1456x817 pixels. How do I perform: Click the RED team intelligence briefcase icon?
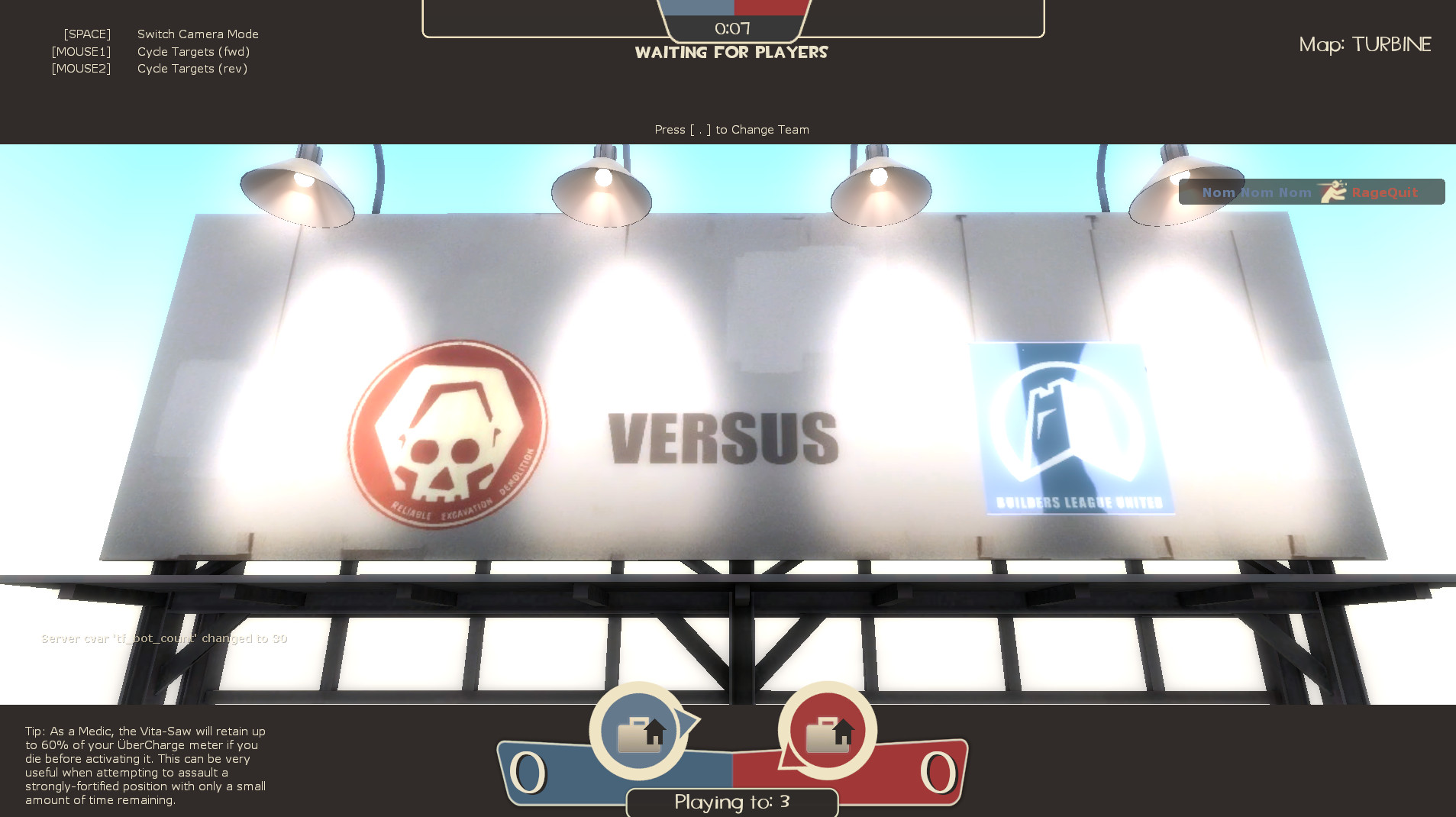tap(827, 731)
